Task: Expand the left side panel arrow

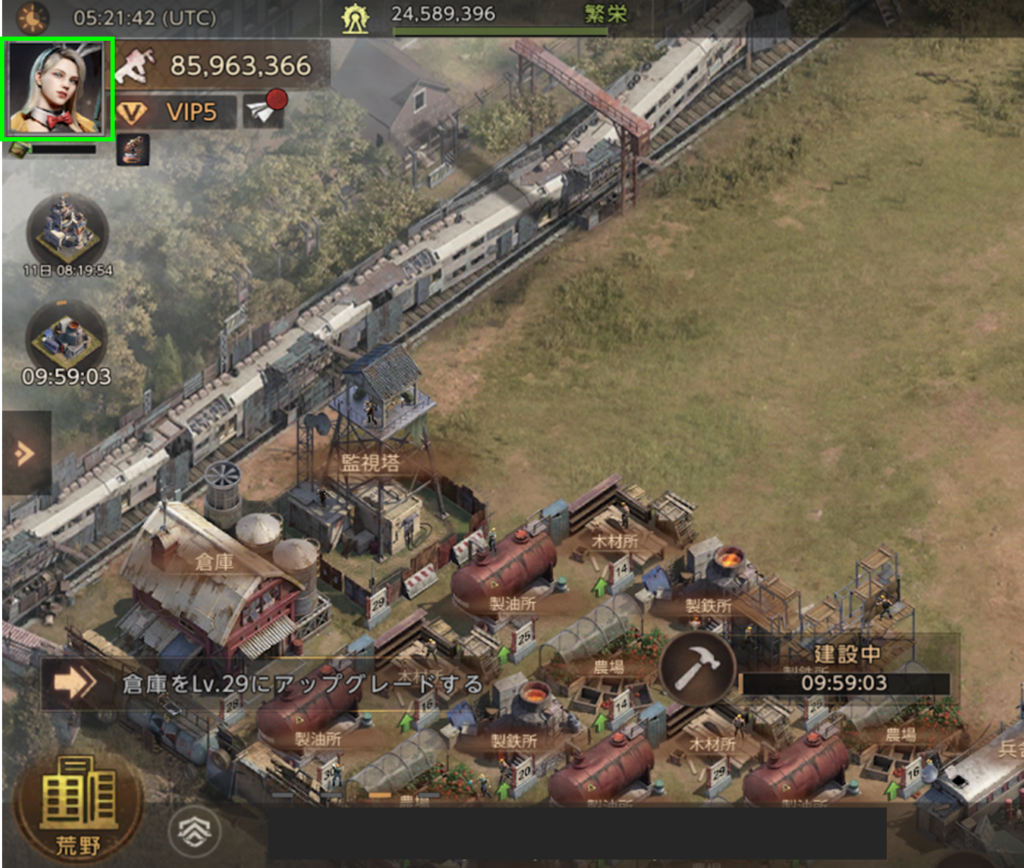Action: tap(24, 453)
